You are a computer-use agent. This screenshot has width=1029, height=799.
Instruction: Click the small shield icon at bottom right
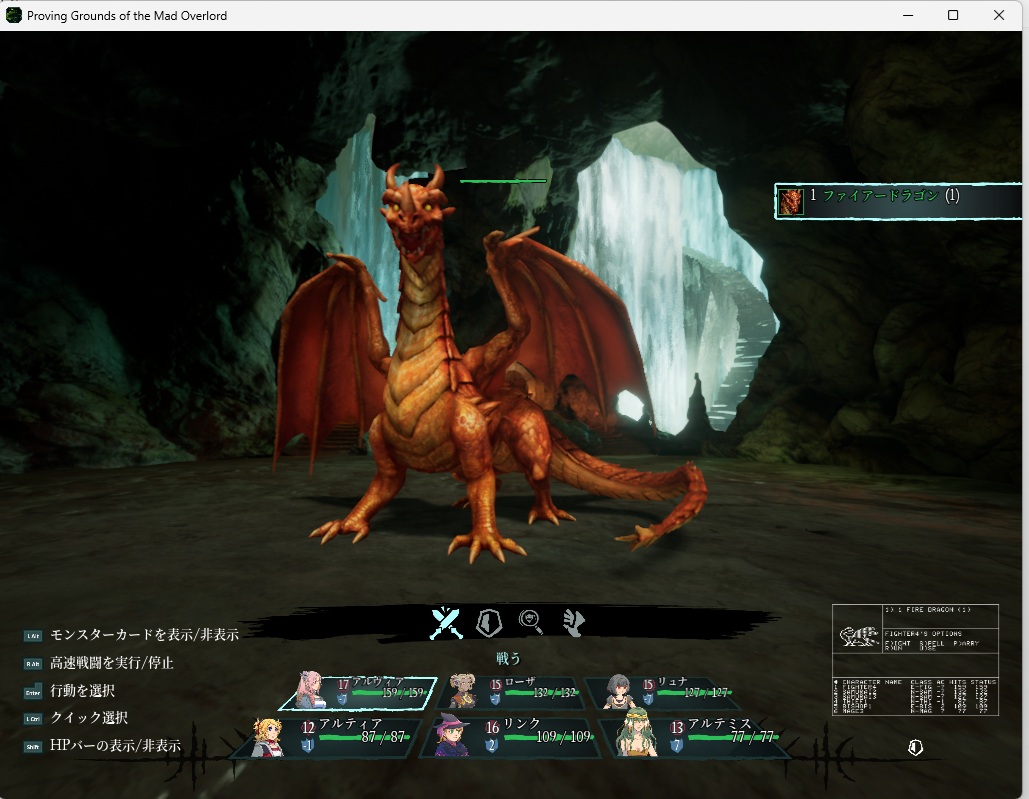click(x=915, y=748)
